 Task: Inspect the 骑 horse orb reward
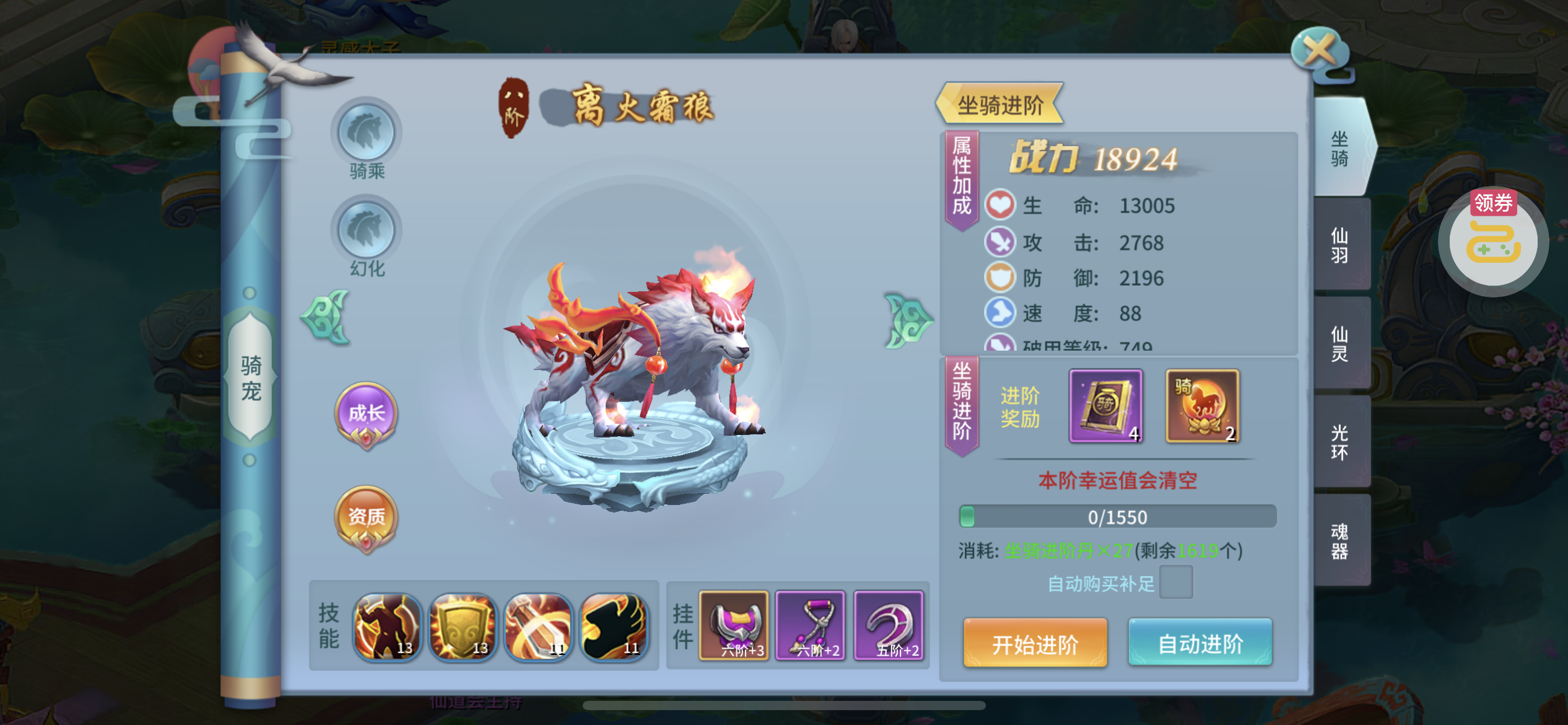tap(1202, 406)
